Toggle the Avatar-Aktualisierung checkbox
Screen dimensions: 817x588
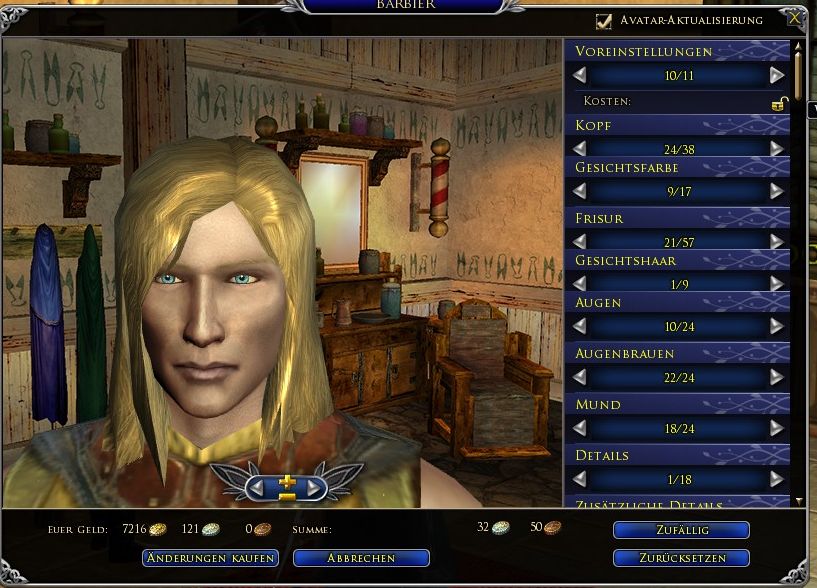pos(603,21)
